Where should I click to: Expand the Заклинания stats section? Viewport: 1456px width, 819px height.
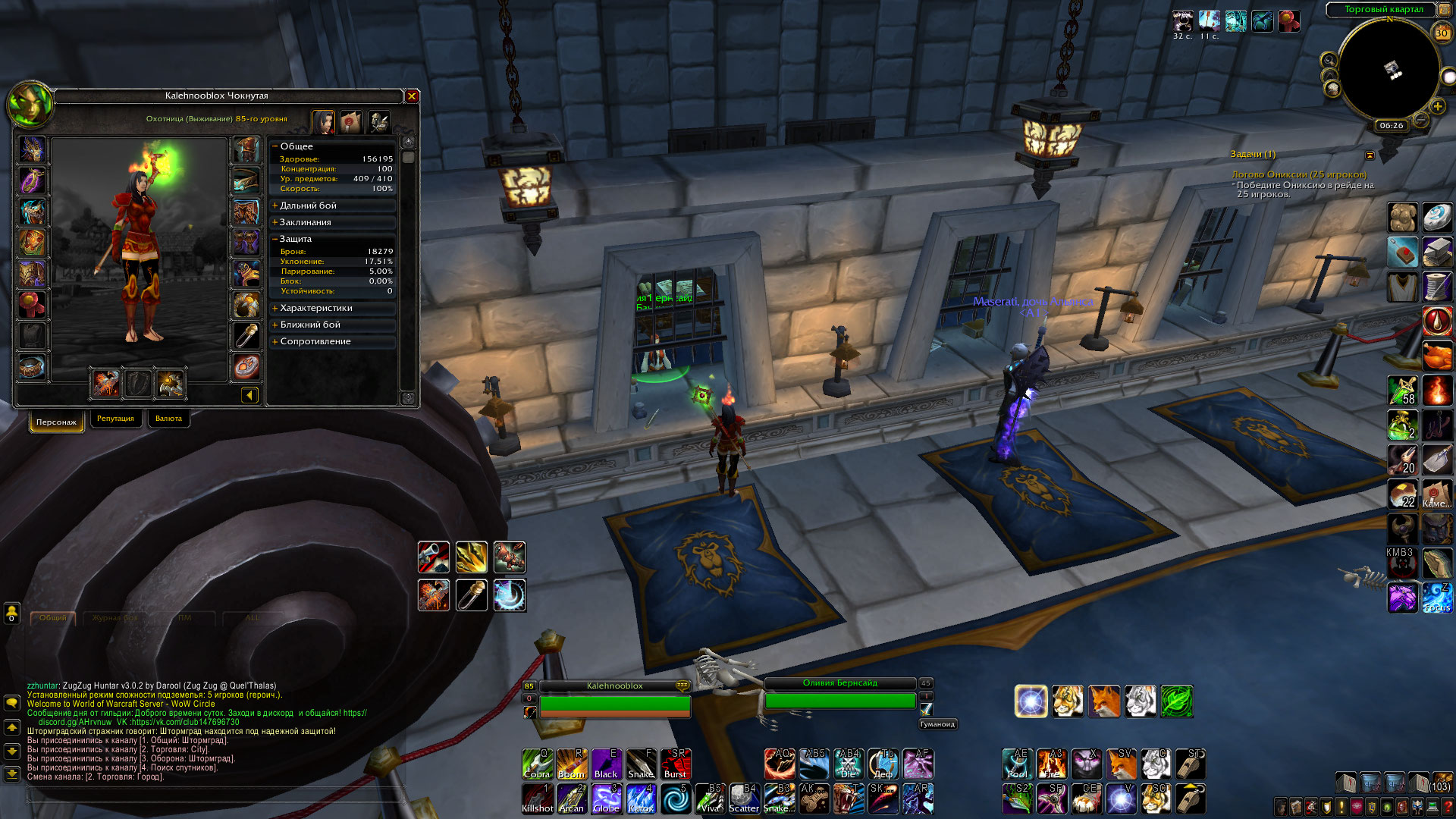[305, 222]
